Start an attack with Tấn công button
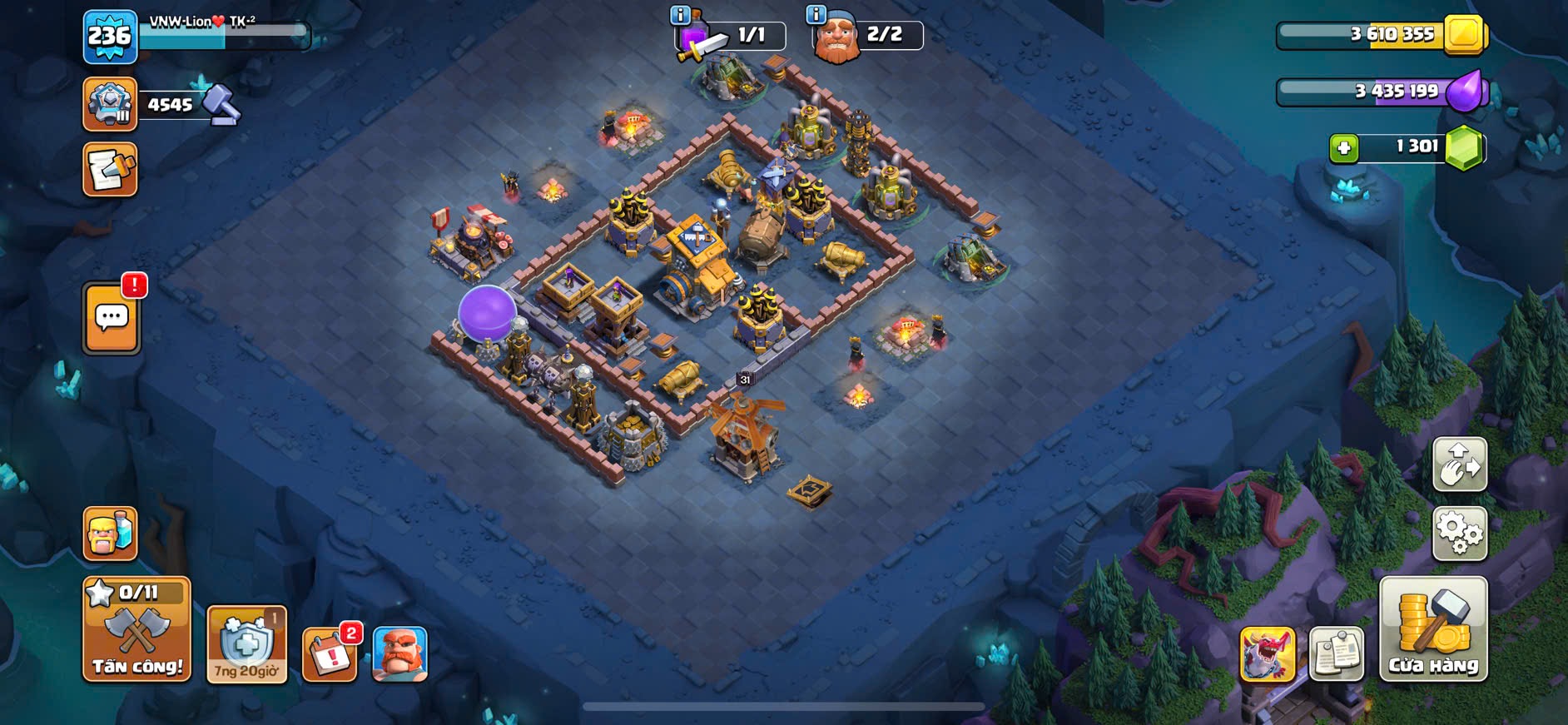 click(x=136, y=630)
